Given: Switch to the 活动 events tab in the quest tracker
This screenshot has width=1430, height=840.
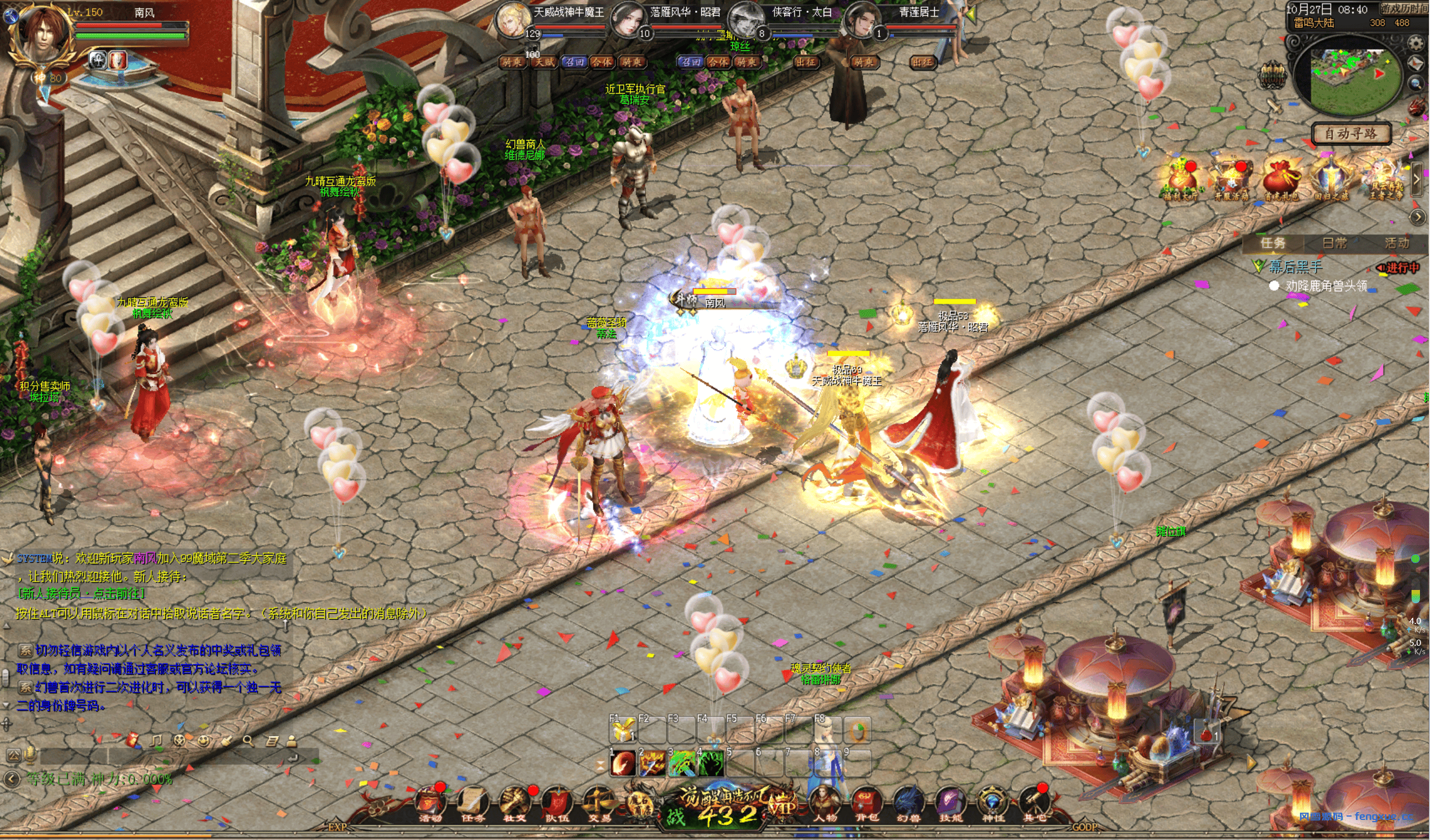Looking at the screenshot, I should [x=1396, y=243].
